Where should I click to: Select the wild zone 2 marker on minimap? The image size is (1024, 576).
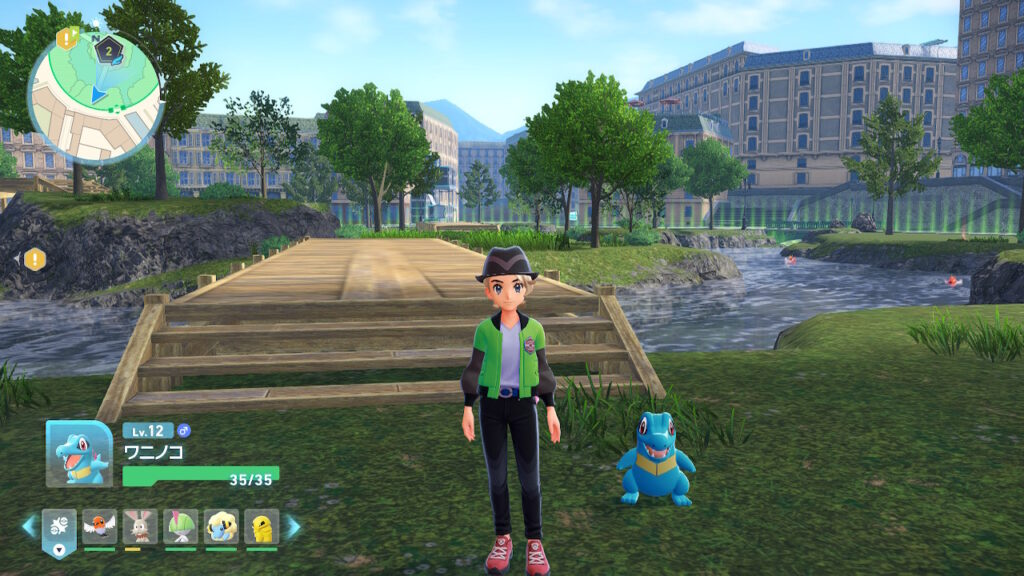108,48
